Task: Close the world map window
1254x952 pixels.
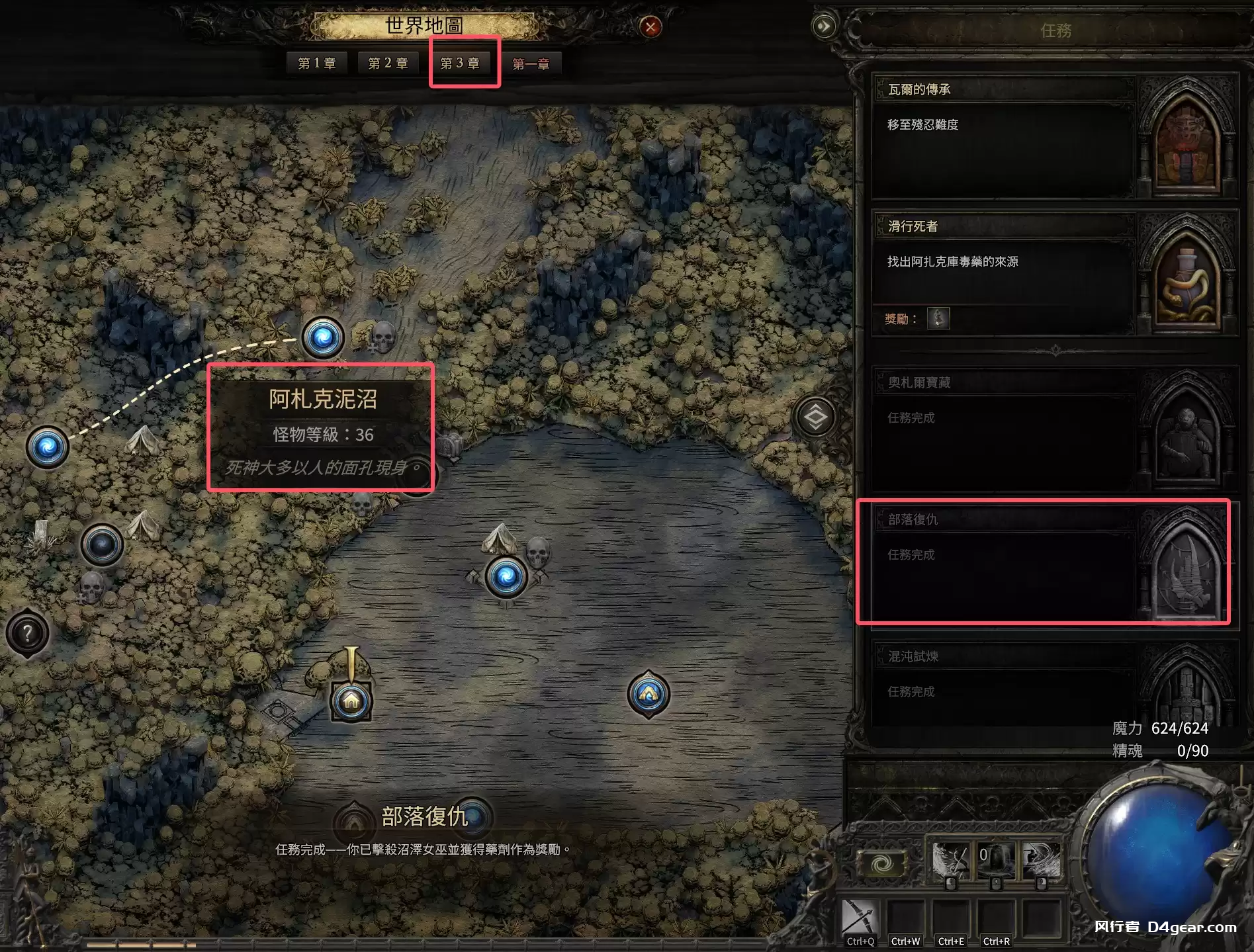Action: point(650,27)
